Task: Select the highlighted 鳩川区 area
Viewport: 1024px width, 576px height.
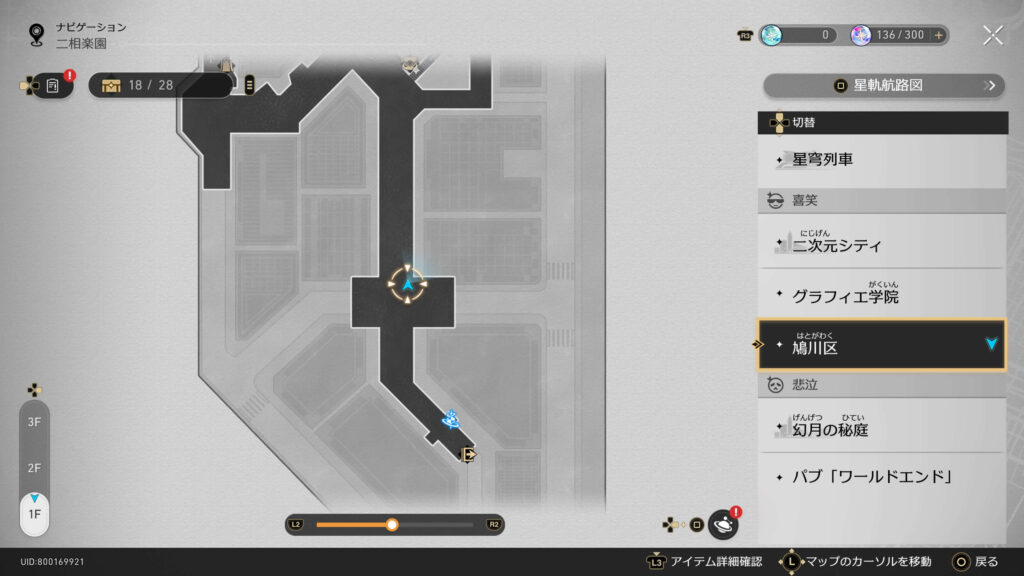Action: (x=882, y=345)
